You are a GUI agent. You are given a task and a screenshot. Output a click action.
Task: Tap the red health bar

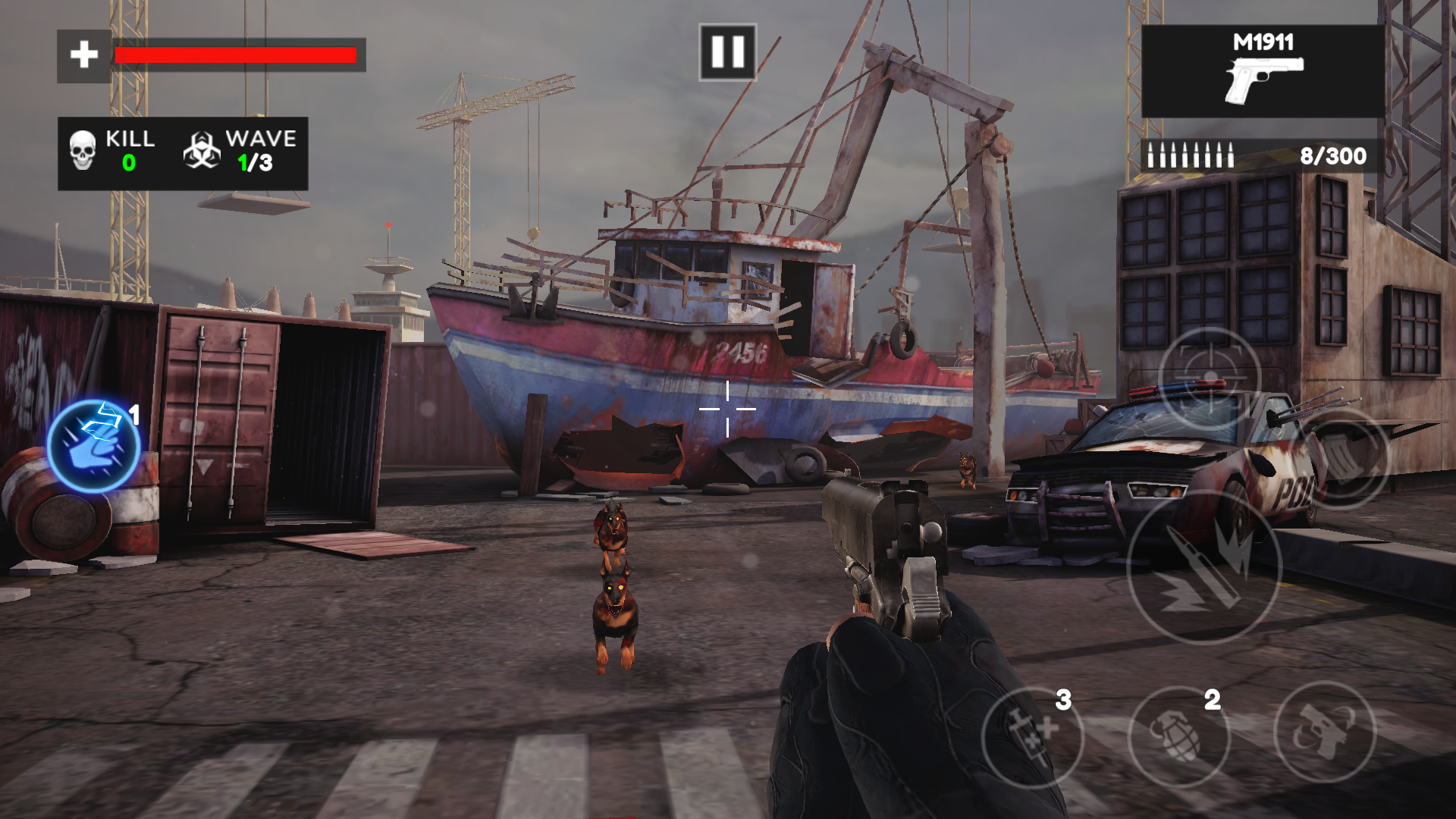[x=235, y=54]
